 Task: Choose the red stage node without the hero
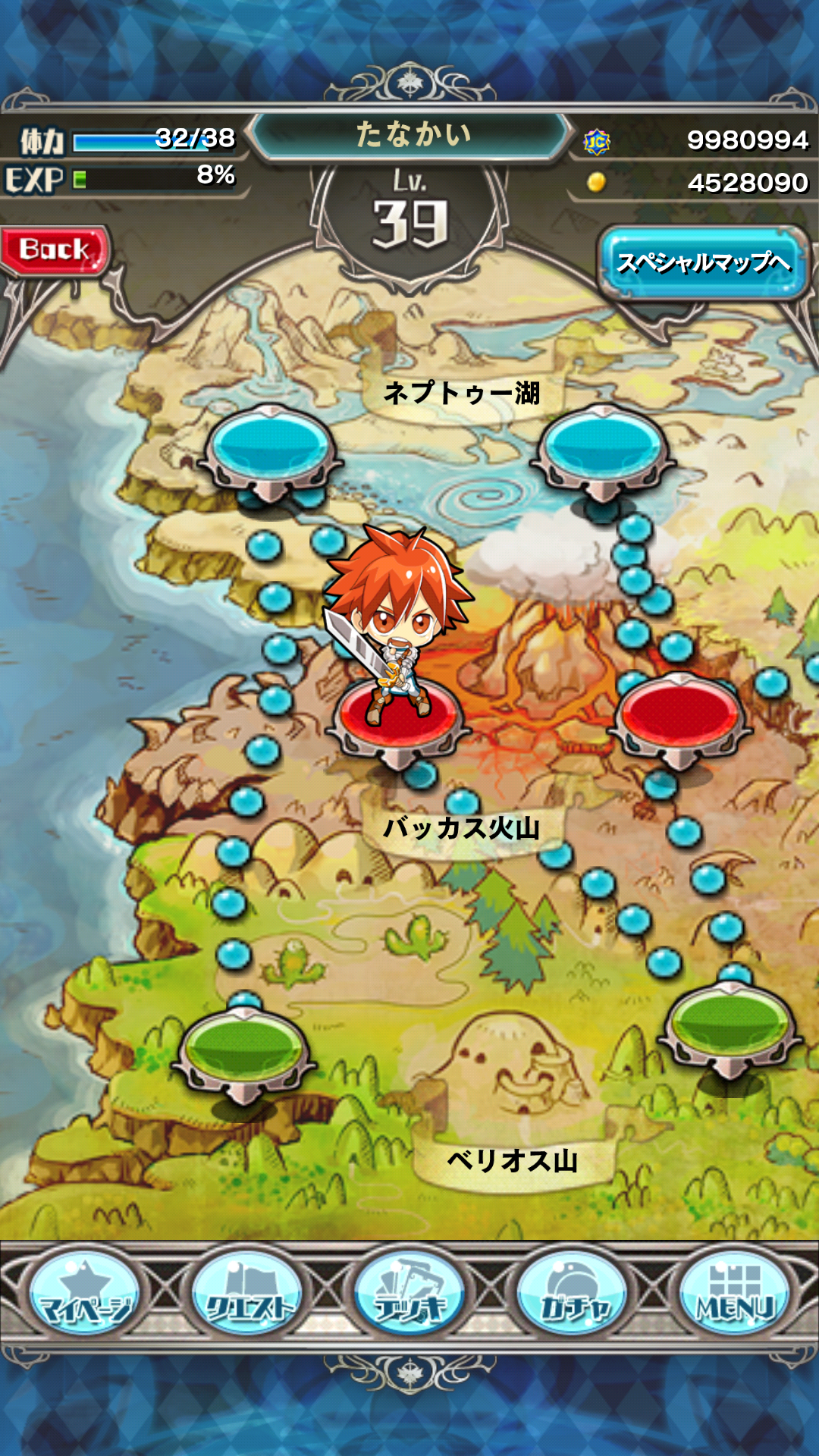[x=680, y=717]
